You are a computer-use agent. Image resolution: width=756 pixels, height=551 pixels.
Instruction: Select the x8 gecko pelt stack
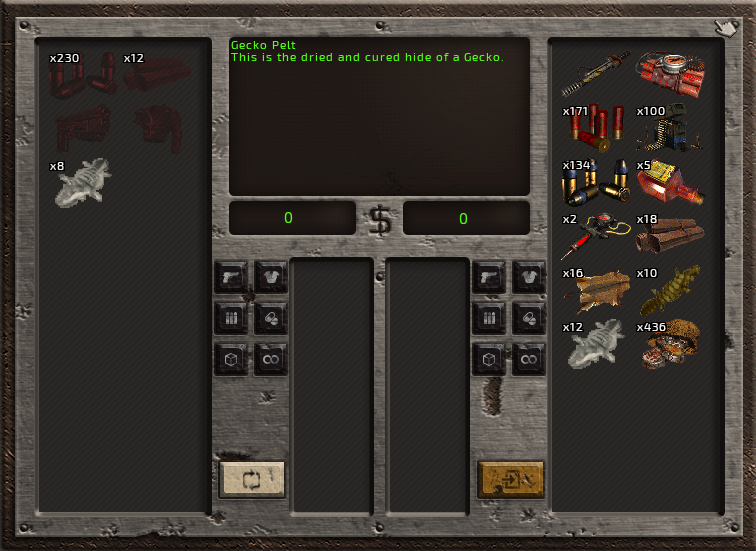click(x=84, y=182)
